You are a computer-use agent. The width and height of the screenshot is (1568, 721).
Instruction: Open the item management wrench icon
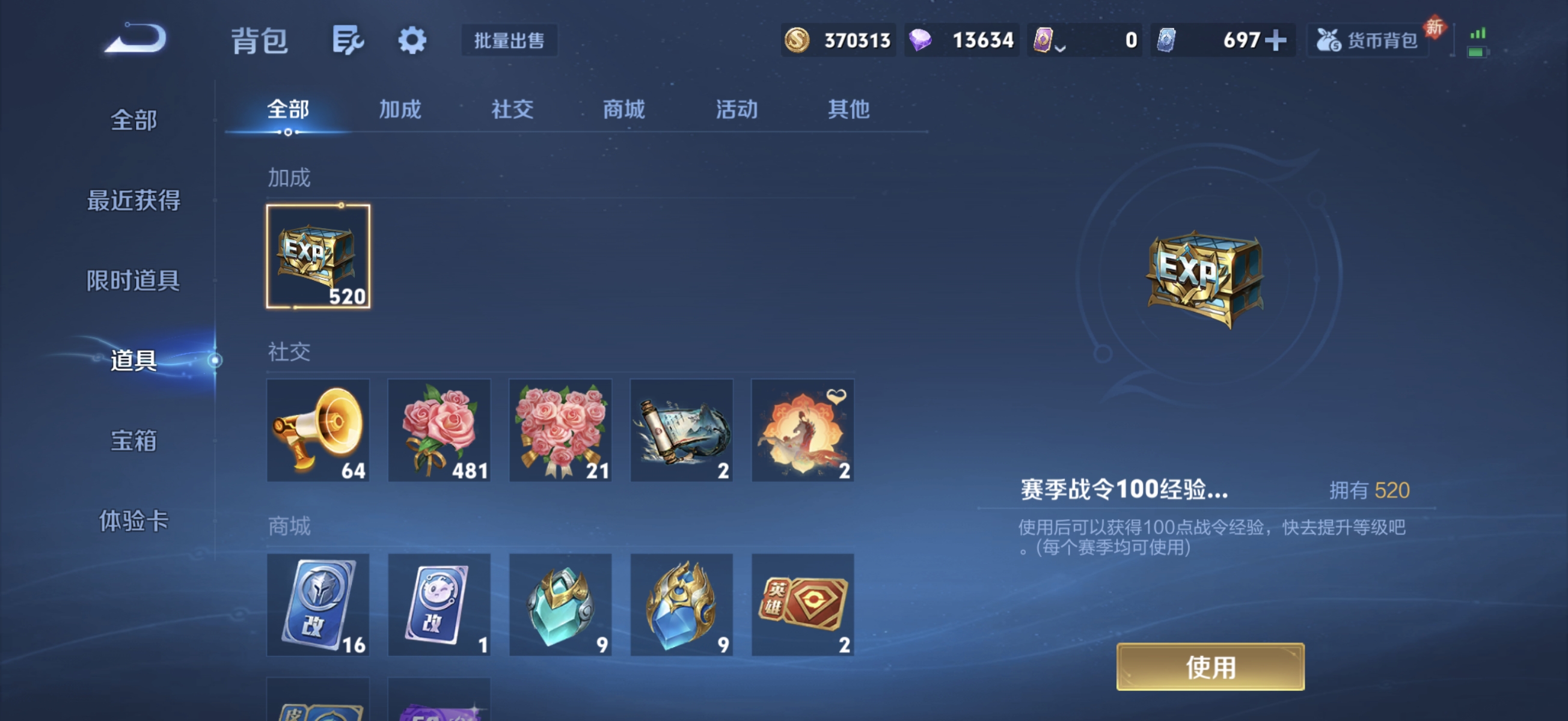pyautogui.click(x=348, y=40)
